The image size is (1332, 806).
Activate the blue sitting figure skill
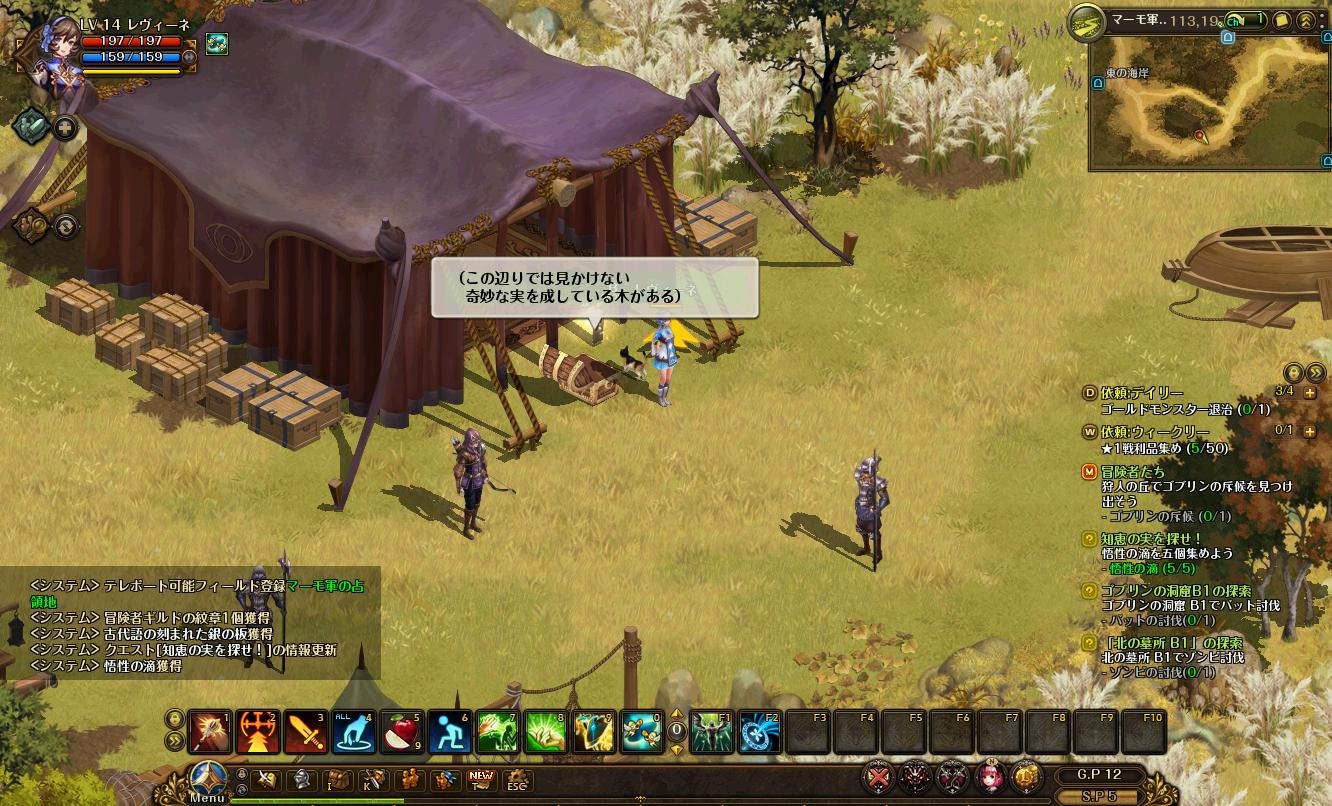[x=448, y=732]
